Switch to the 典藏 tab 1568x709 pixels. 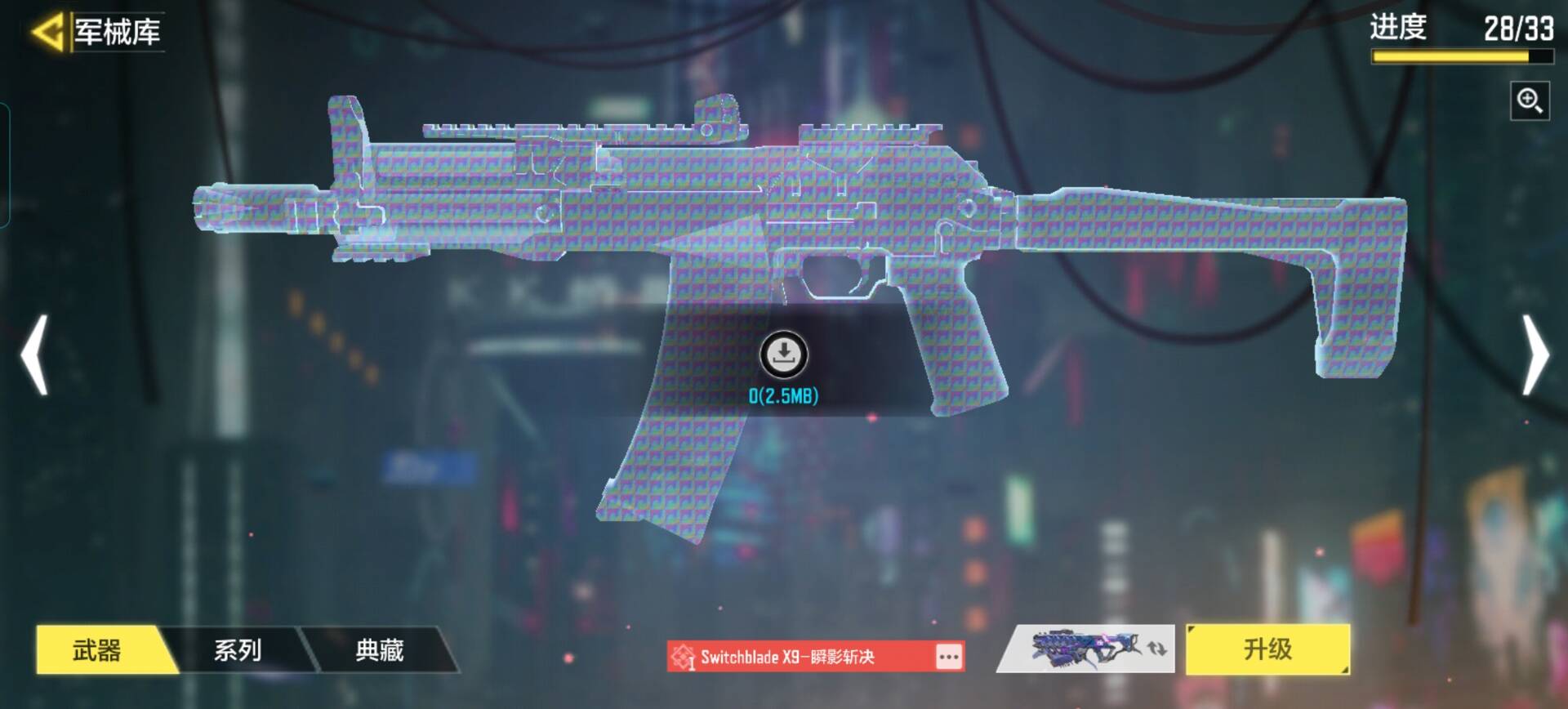coord(379,650)
